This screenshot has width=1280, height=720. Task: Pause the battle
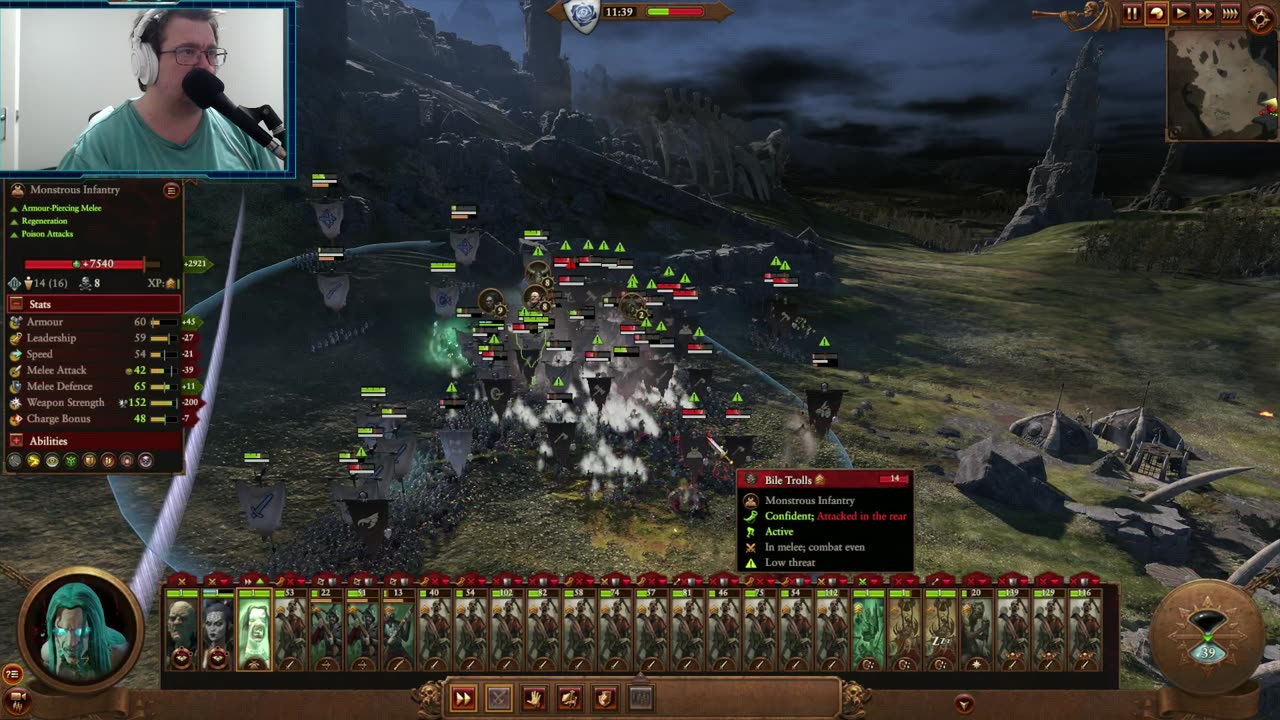click(x=1132, y=13)
